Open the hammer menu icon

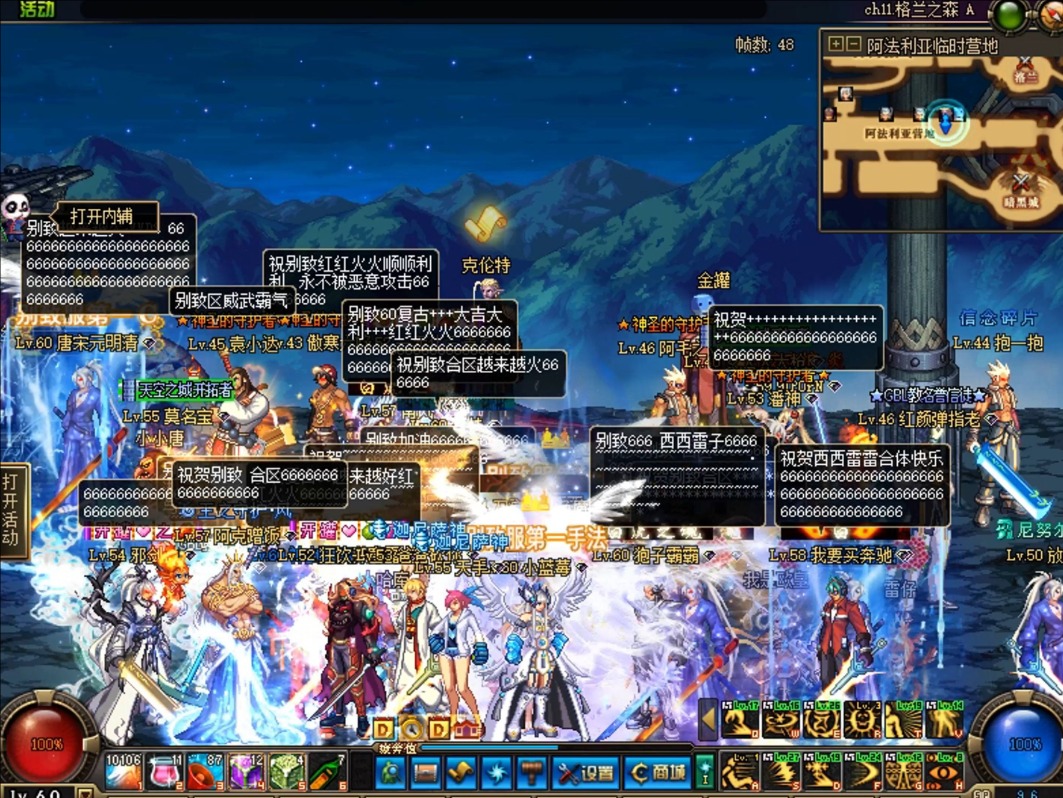tap(531, 773)
